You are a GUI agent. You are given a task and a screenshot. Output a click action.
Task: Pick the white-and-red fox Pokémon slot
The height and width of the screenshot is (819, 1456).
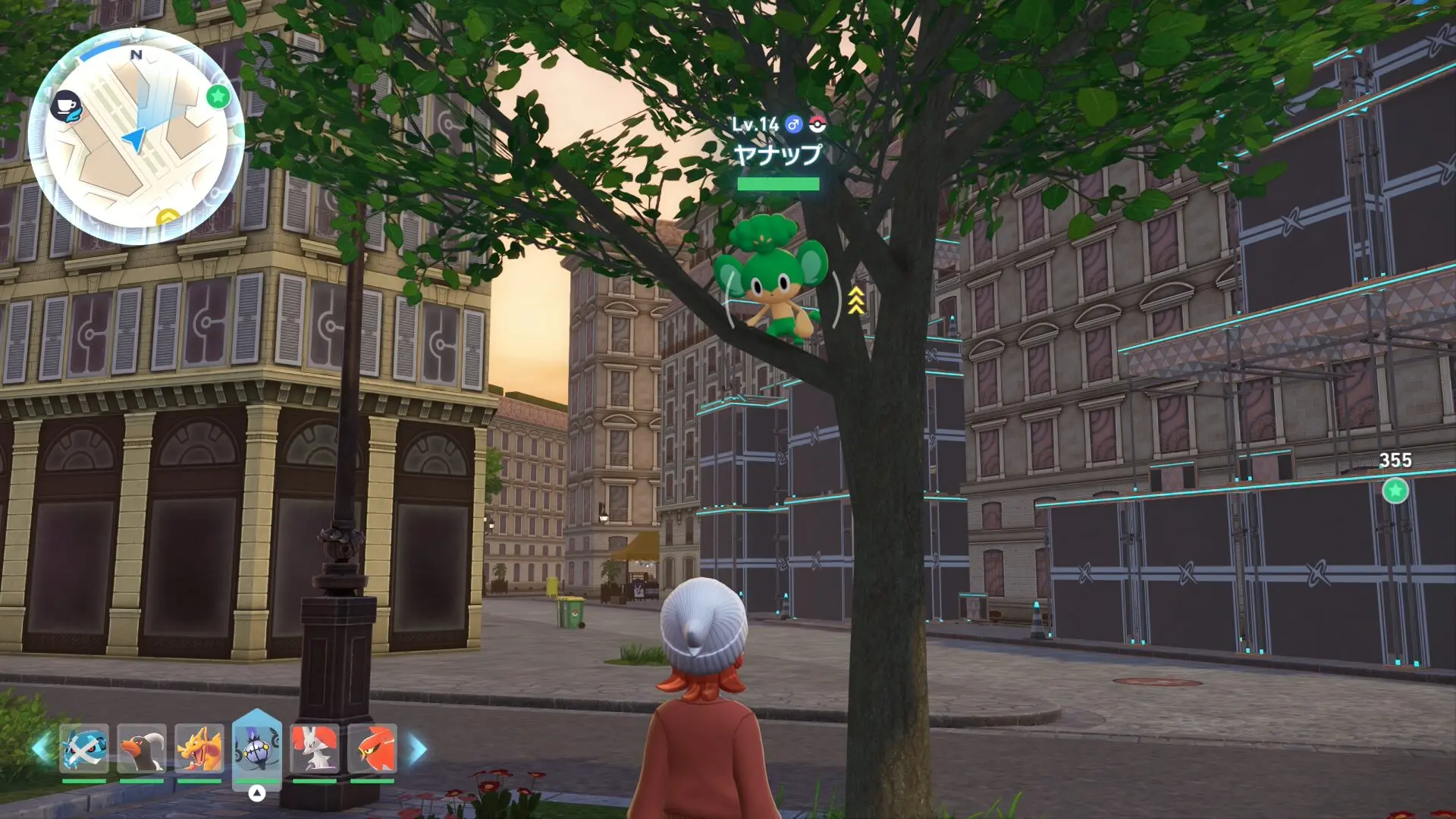tap(315, 748)
